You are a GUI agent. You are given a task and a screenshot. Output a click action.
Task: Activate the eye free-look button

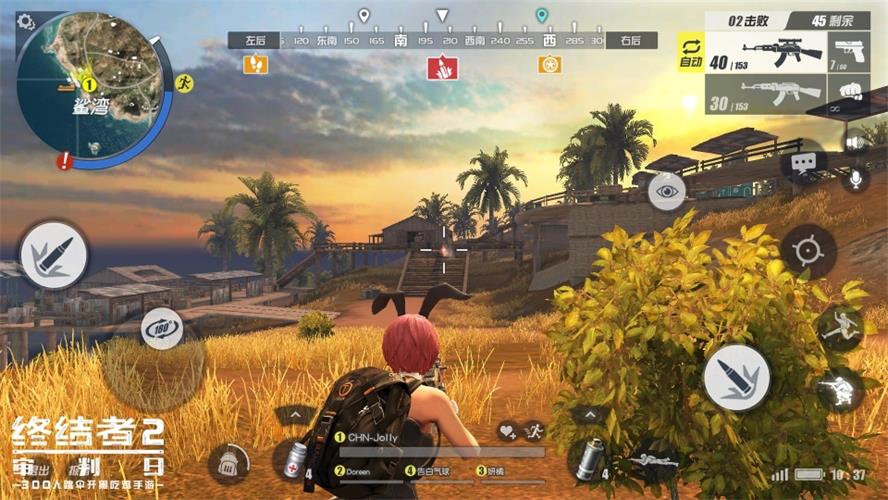(x=666, y=190)
